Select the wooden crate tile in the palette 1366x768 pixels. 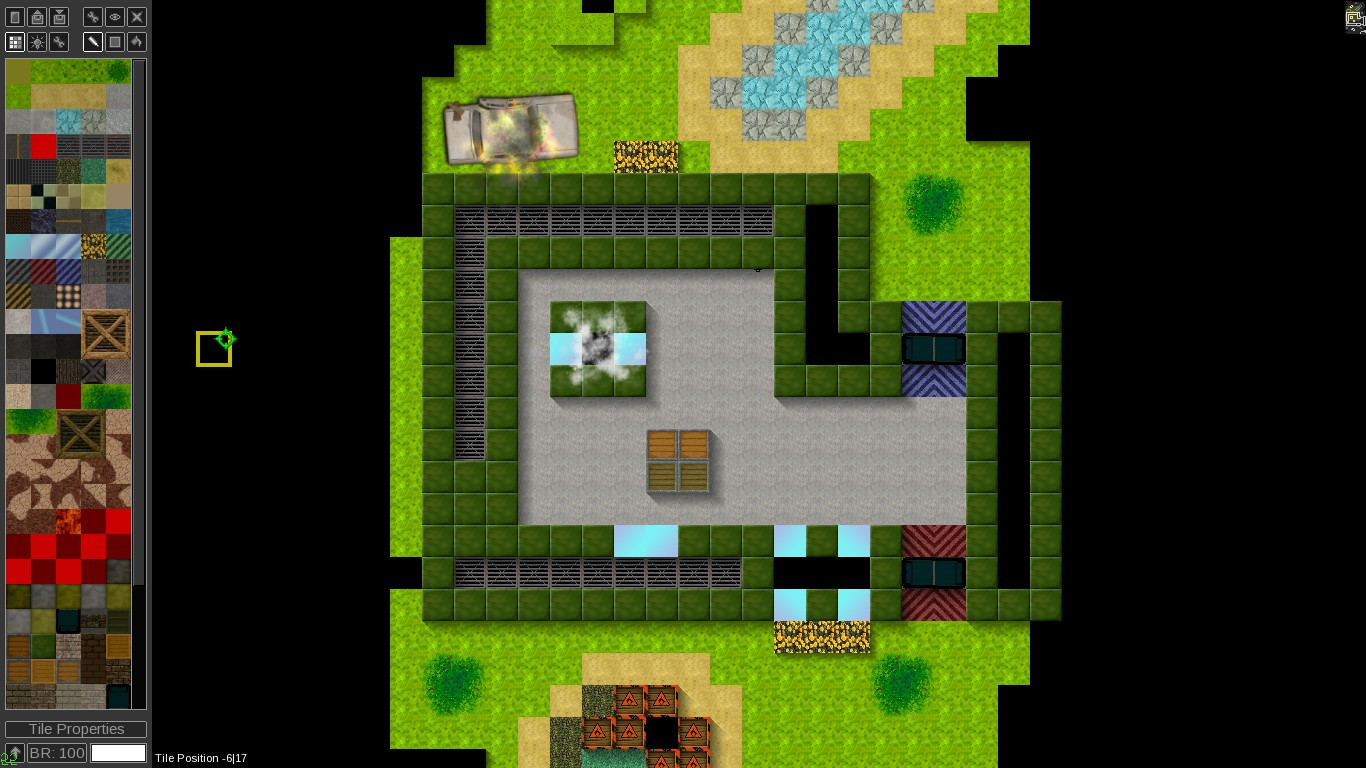pyautogui.click(x=106, y=335)
